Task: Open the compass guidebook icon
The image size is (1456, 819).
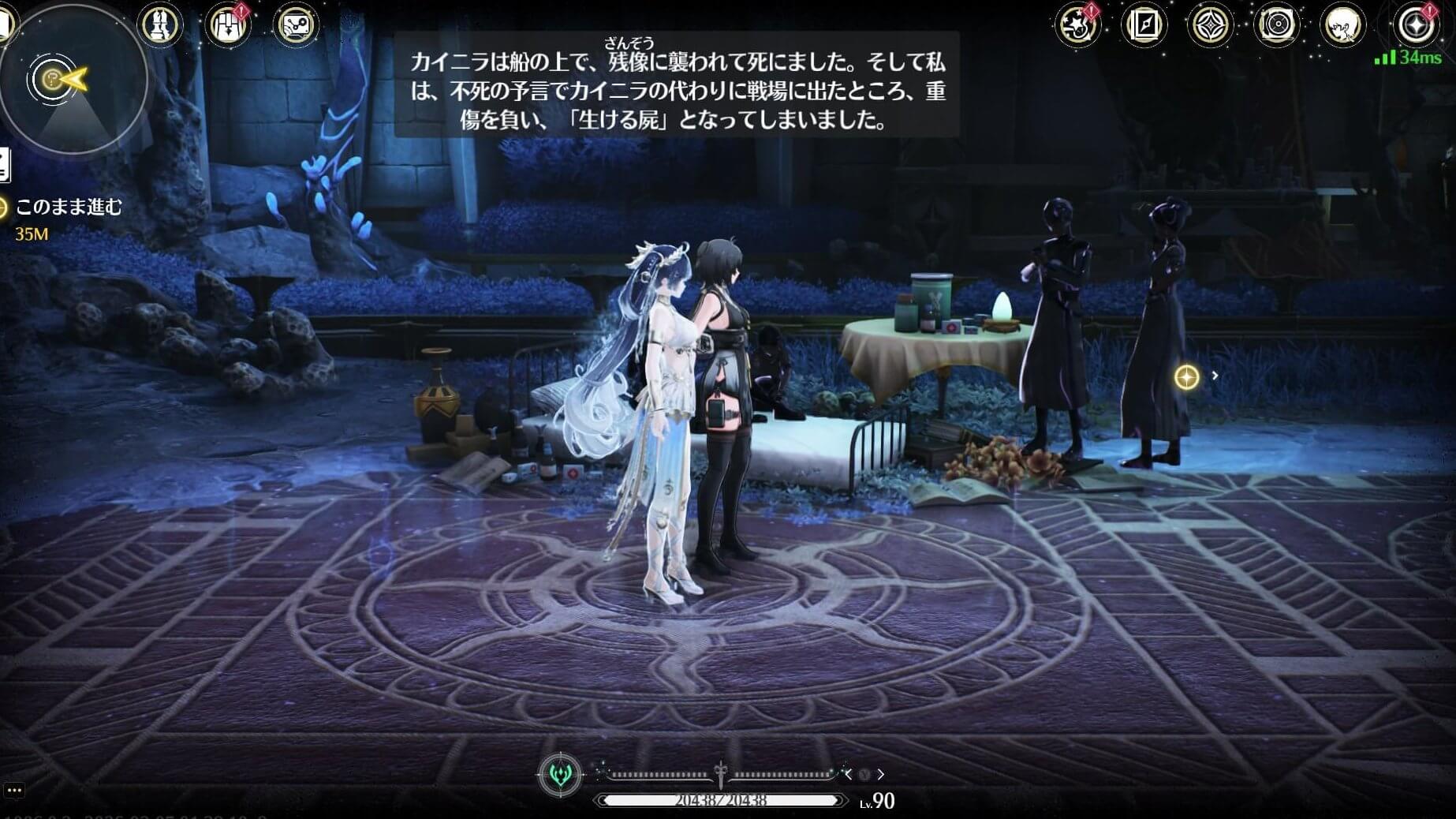Action: tap(1144, 25)
